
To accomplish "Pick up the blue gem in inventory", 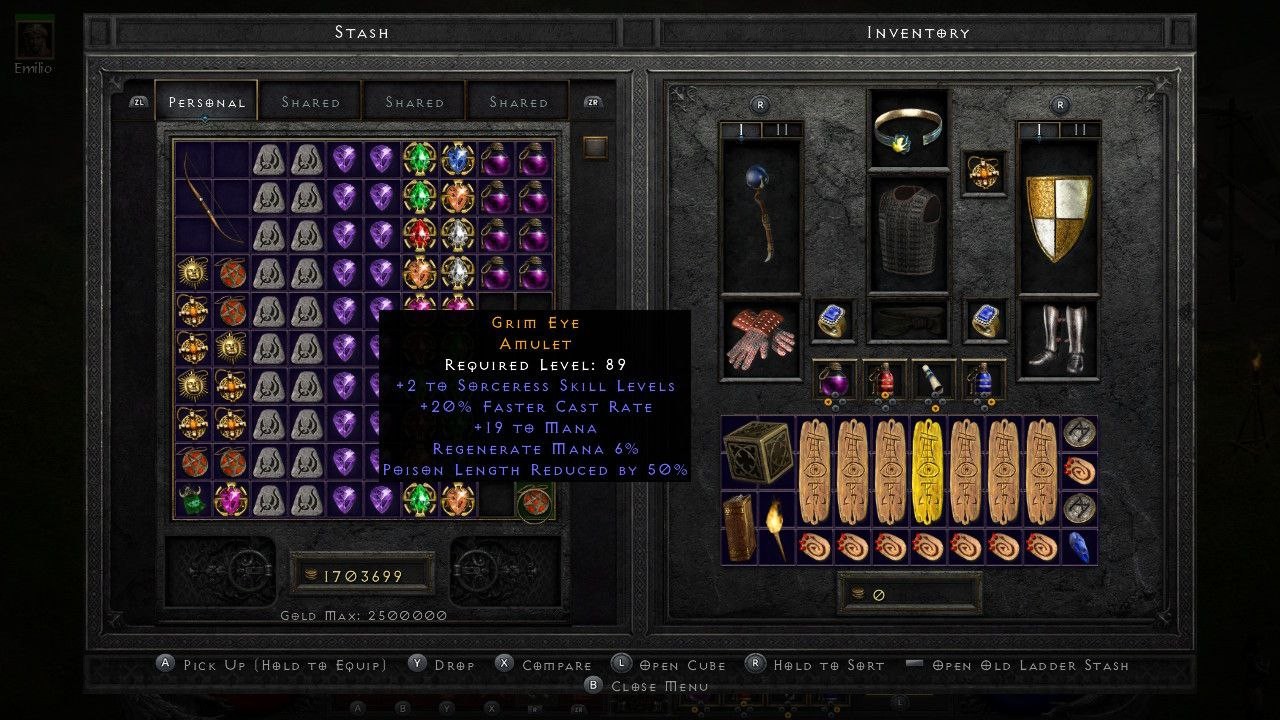I will click(1080, 546).
